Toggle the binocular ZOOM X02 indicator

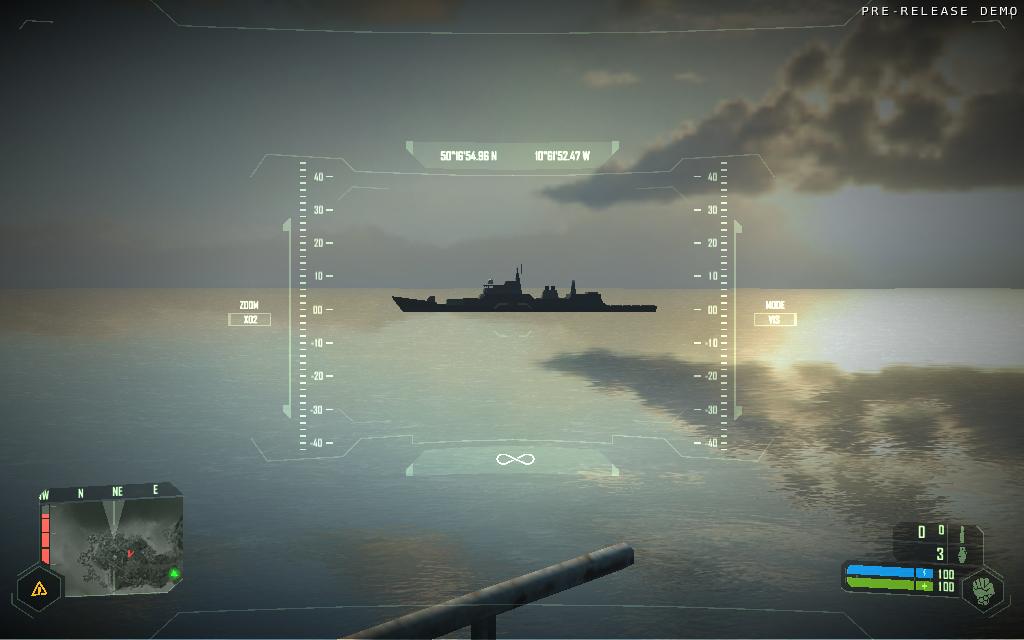point(249,319)
